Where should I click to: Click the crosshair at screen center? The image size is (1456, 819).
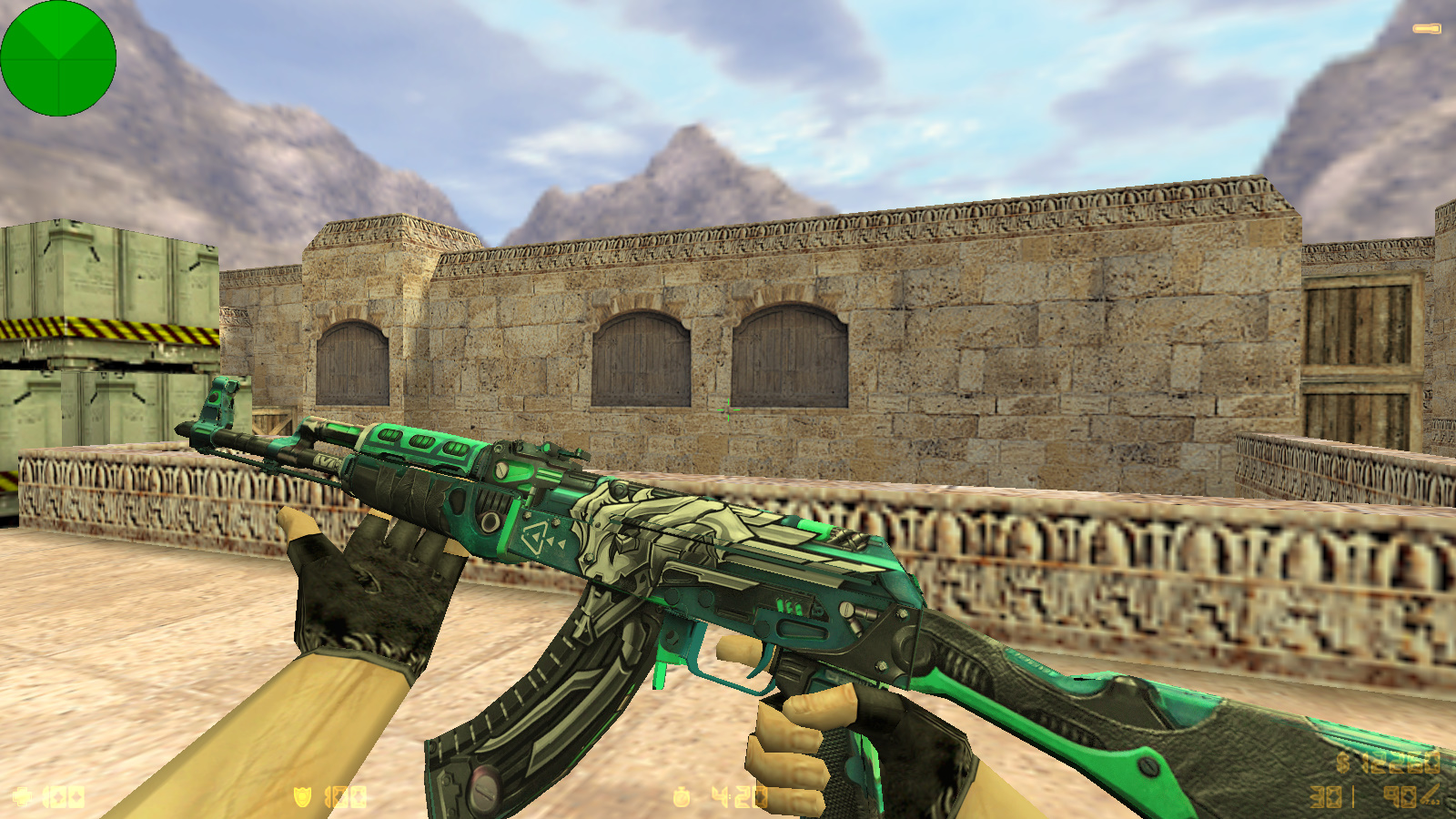pos(728,411)
